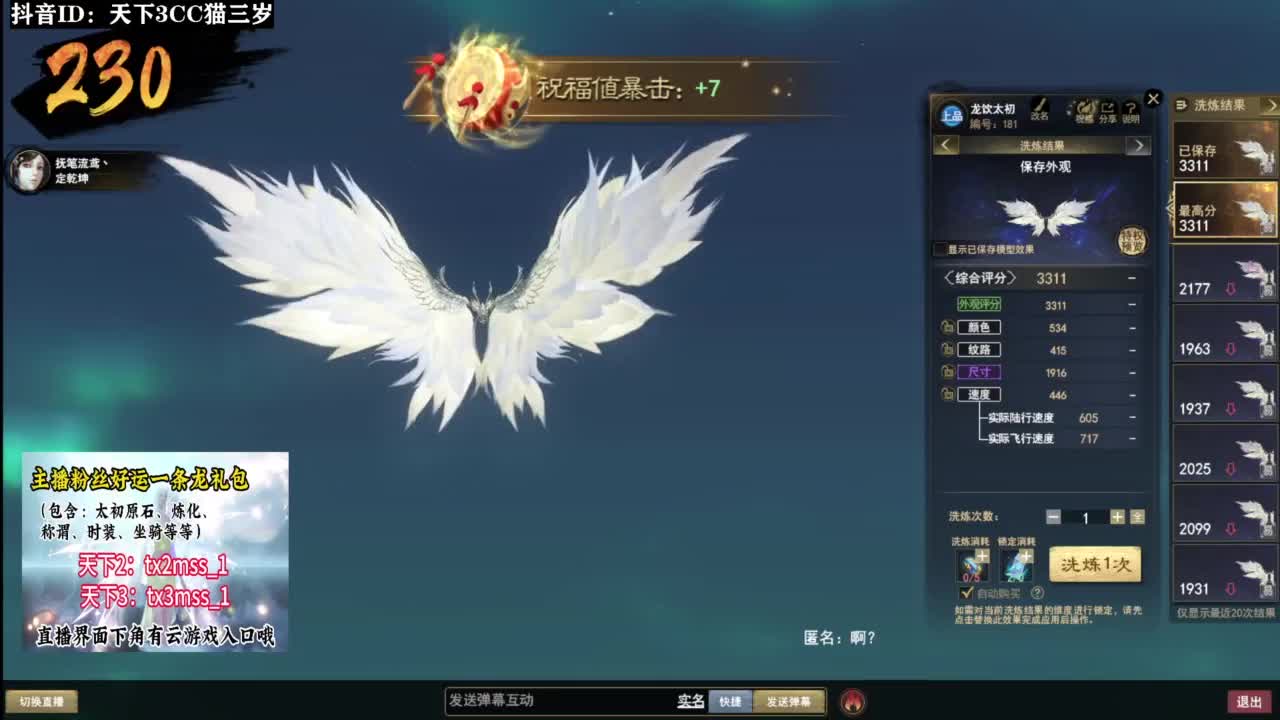
Task: Select the 快捷 quick chat option
Action: [728, 701]
